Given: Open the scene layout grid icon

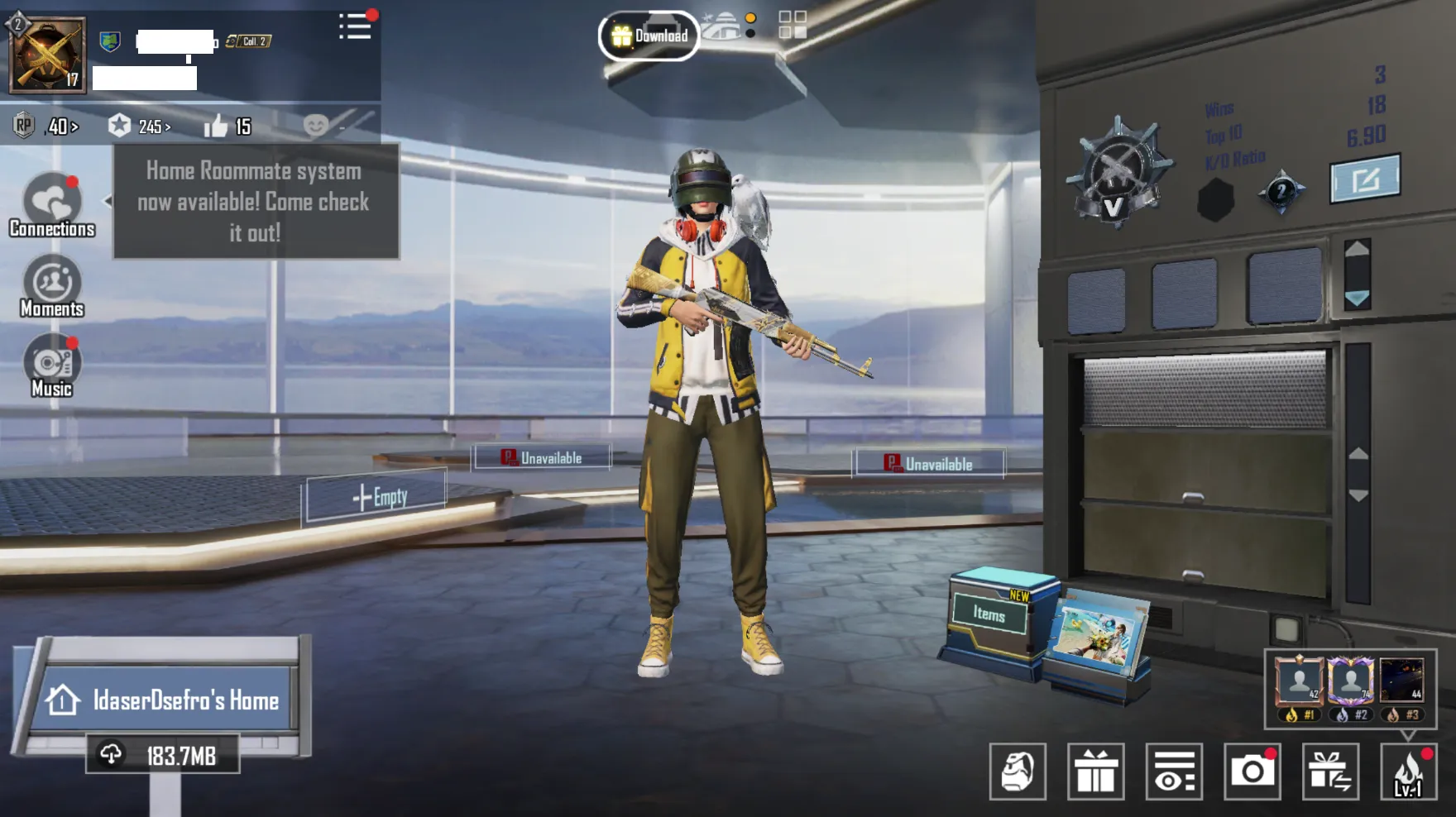Looking at the screenshot, I should pos(791,26).
